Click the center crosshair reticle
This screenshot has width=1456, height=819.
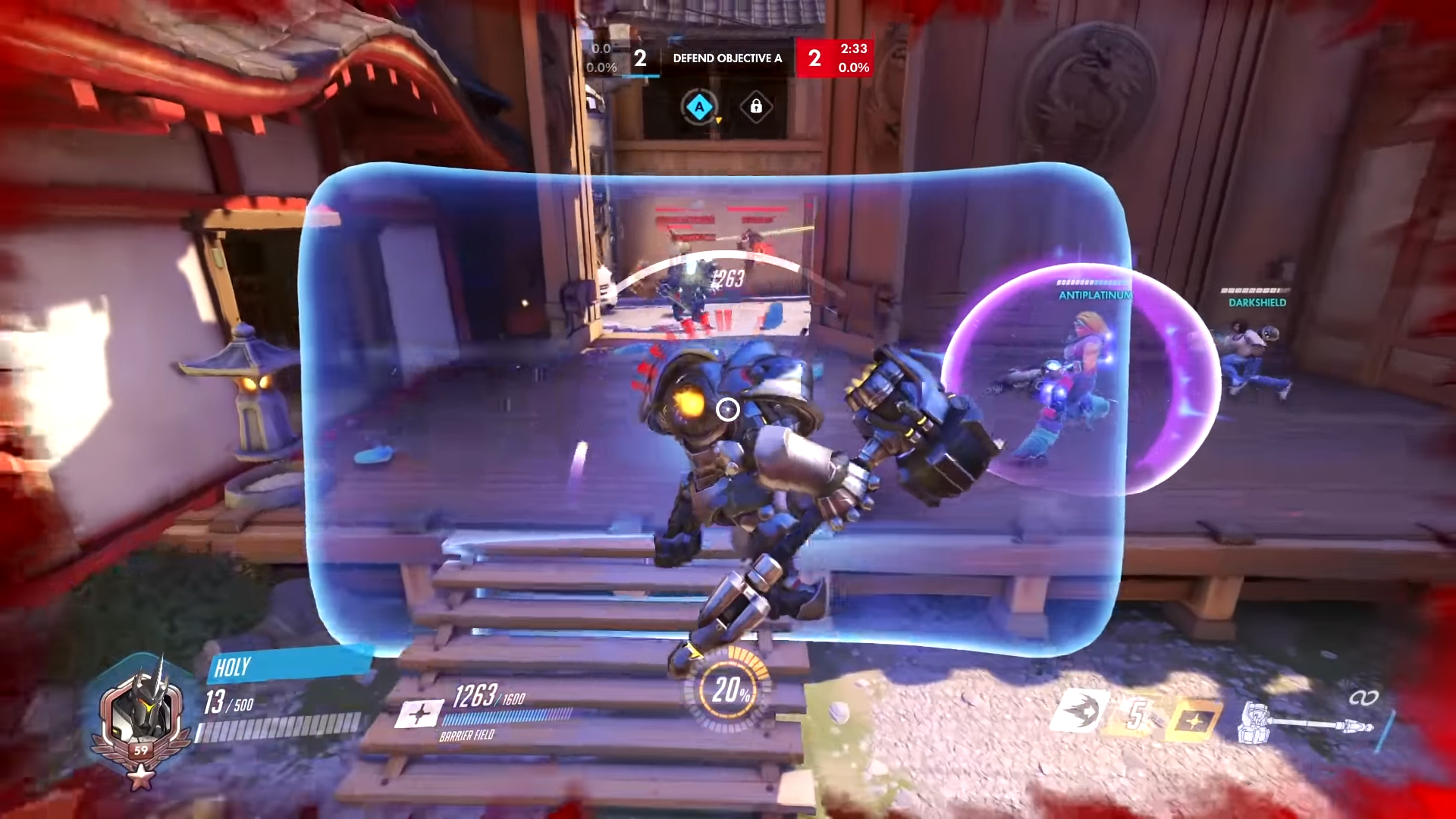click(729, 410)
